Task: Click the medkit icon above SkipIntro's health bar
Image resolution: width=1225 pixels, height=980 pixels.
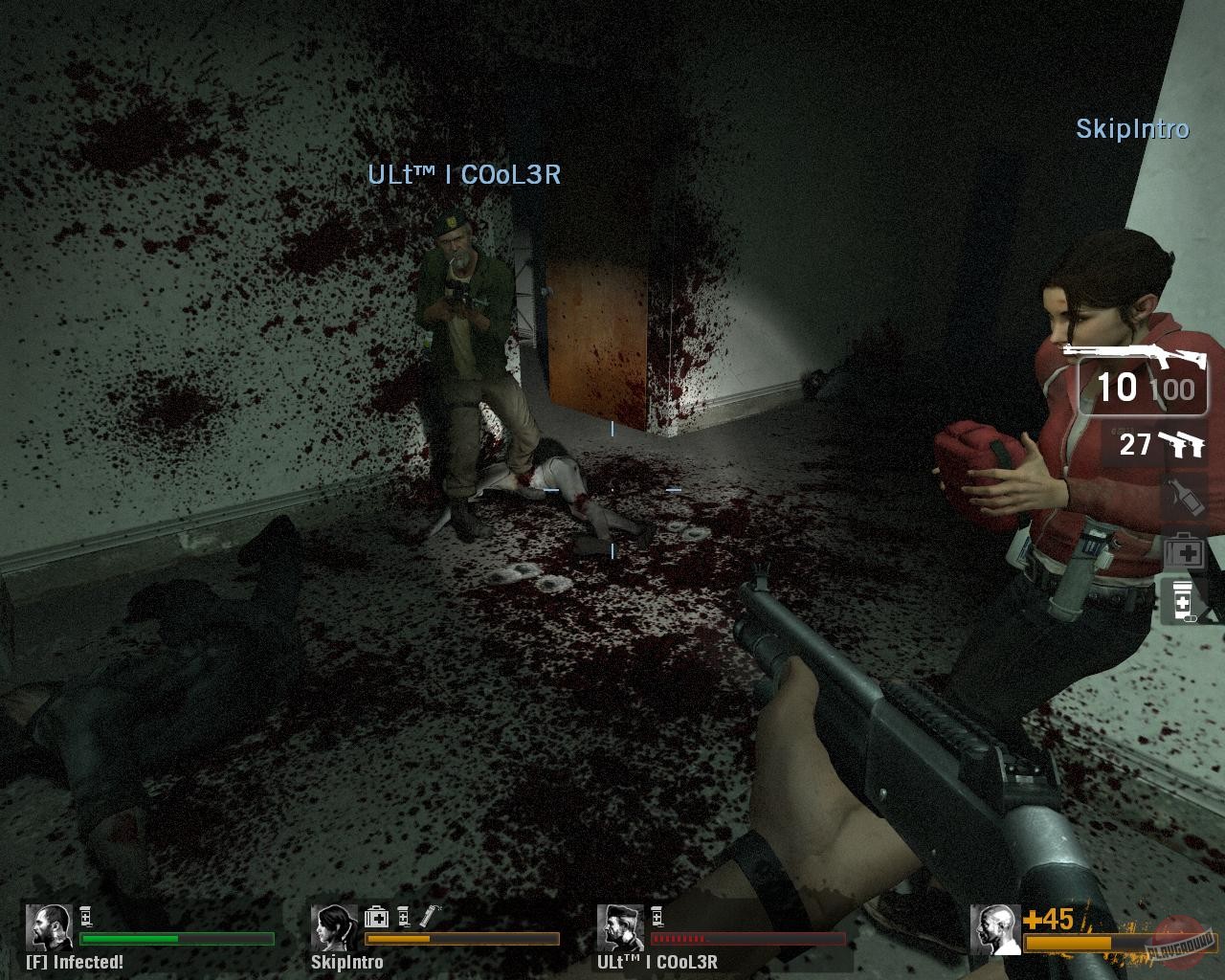Action: (x=377, y=917)
